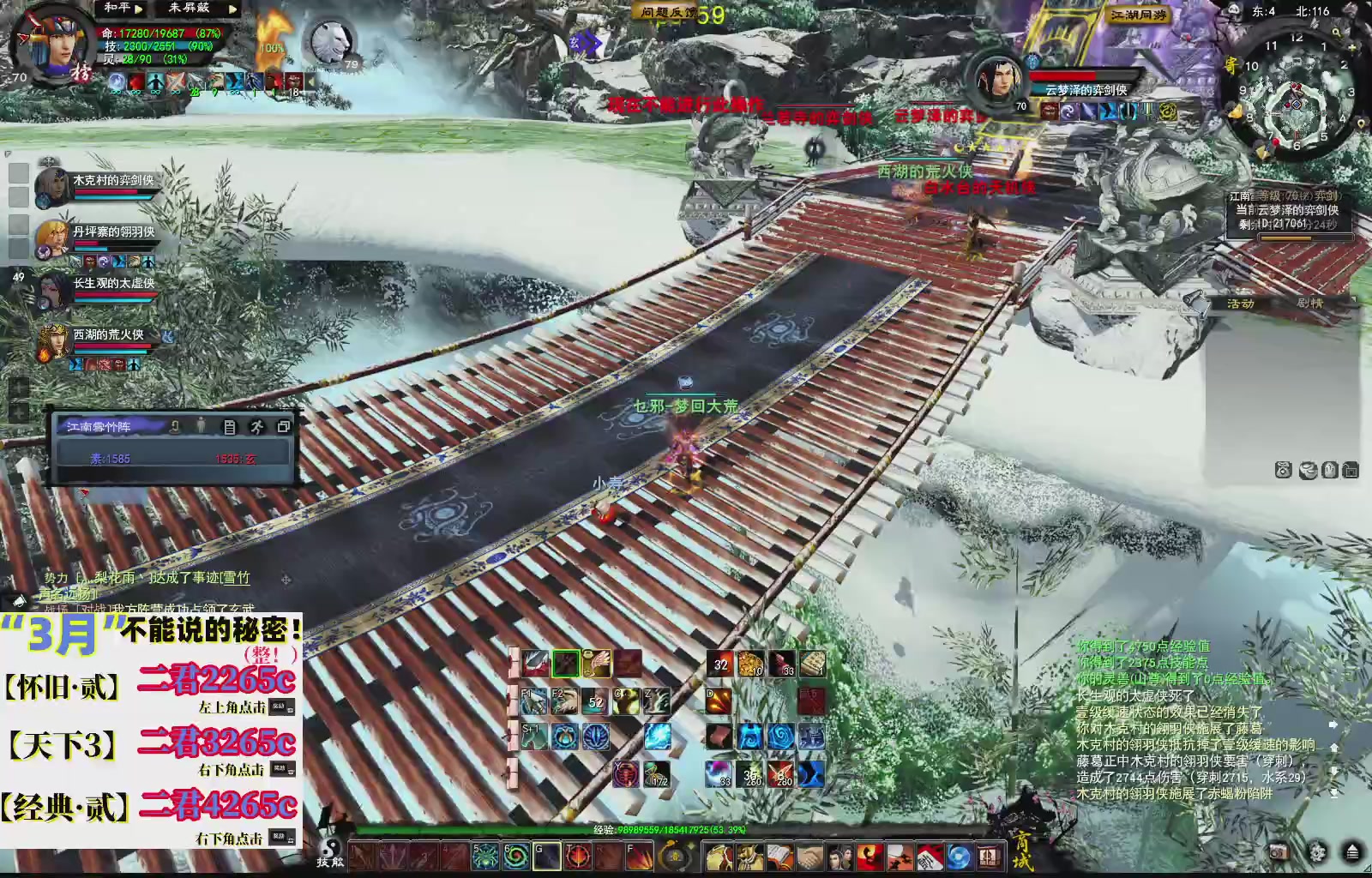Screen dimensions: 1372x878
Task: Click the minimap zoom-in plus button
Action: click(x=1352, y=47)
